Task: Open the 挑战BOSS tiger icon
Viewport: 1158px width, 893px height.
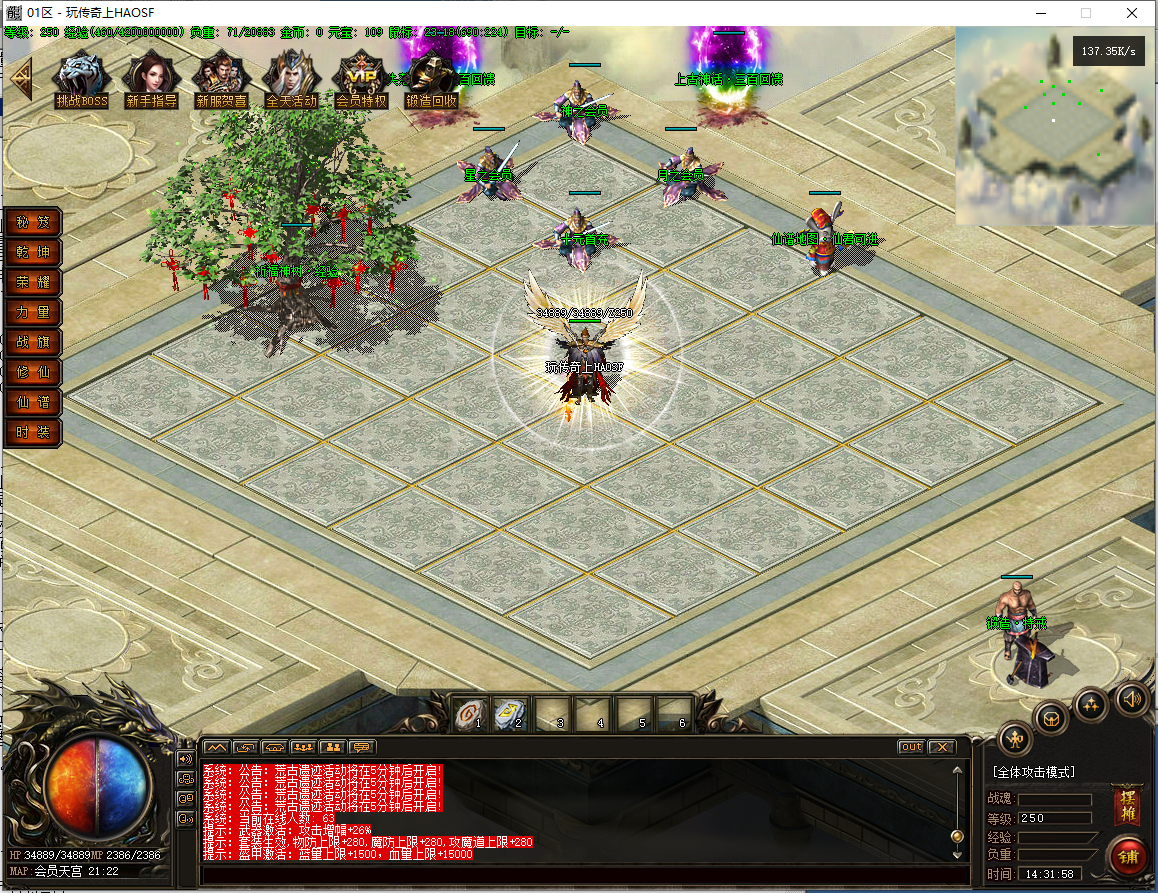Action: coord(81,76)
